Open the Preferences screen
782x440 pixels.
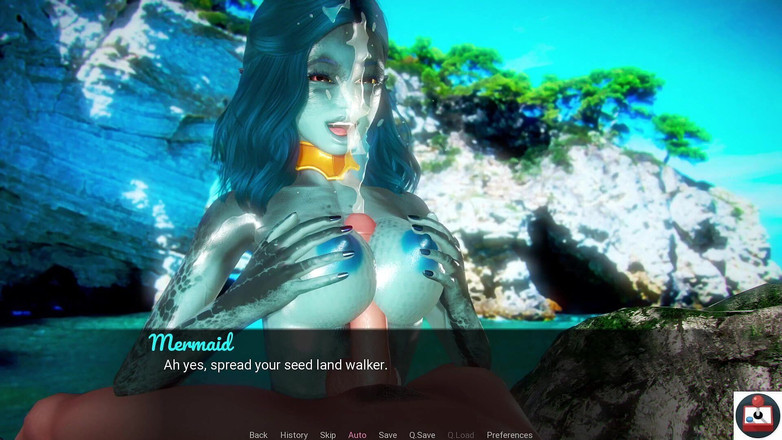(x=509, y=435)
